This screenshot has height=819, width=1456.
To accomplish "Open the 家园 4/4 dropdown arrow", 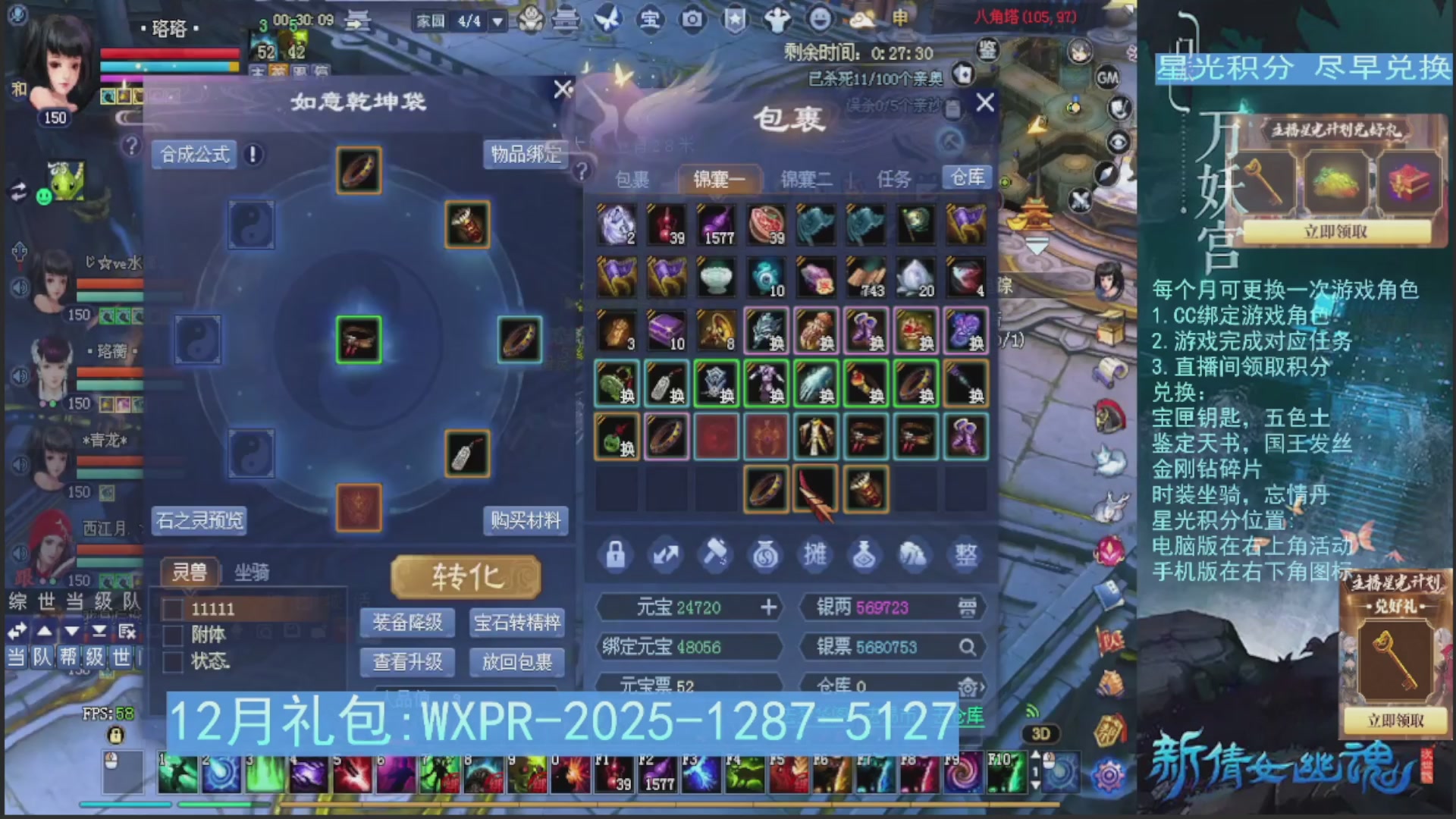I will pos(497,21).
